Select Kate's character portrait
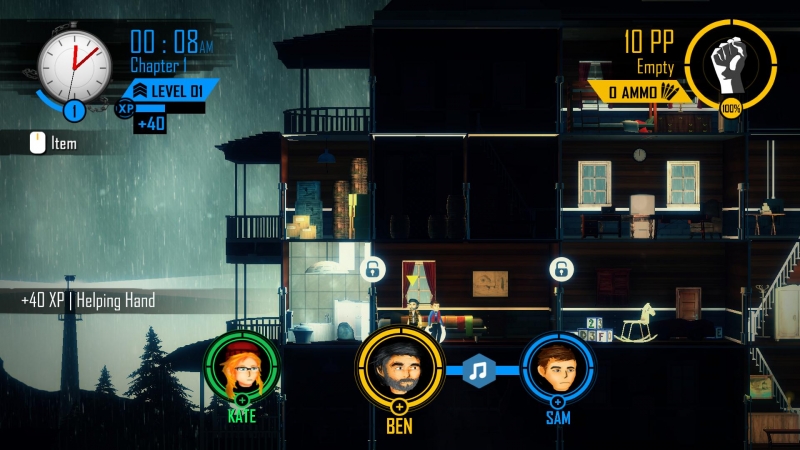The height and width of the screenshot is (450, 800). pos(242,368)
